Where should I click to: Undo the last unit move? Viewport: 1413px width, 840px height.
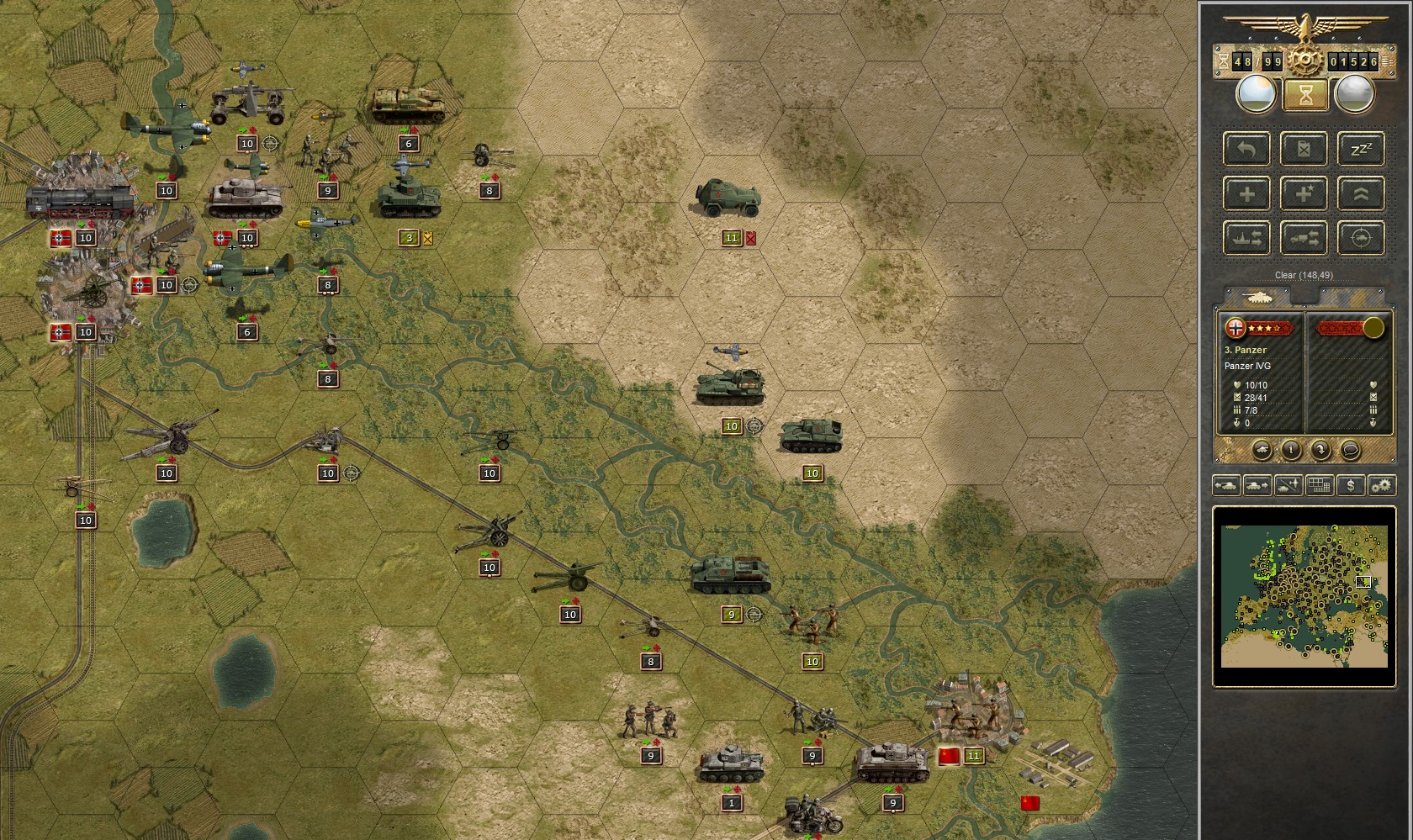1247,149
